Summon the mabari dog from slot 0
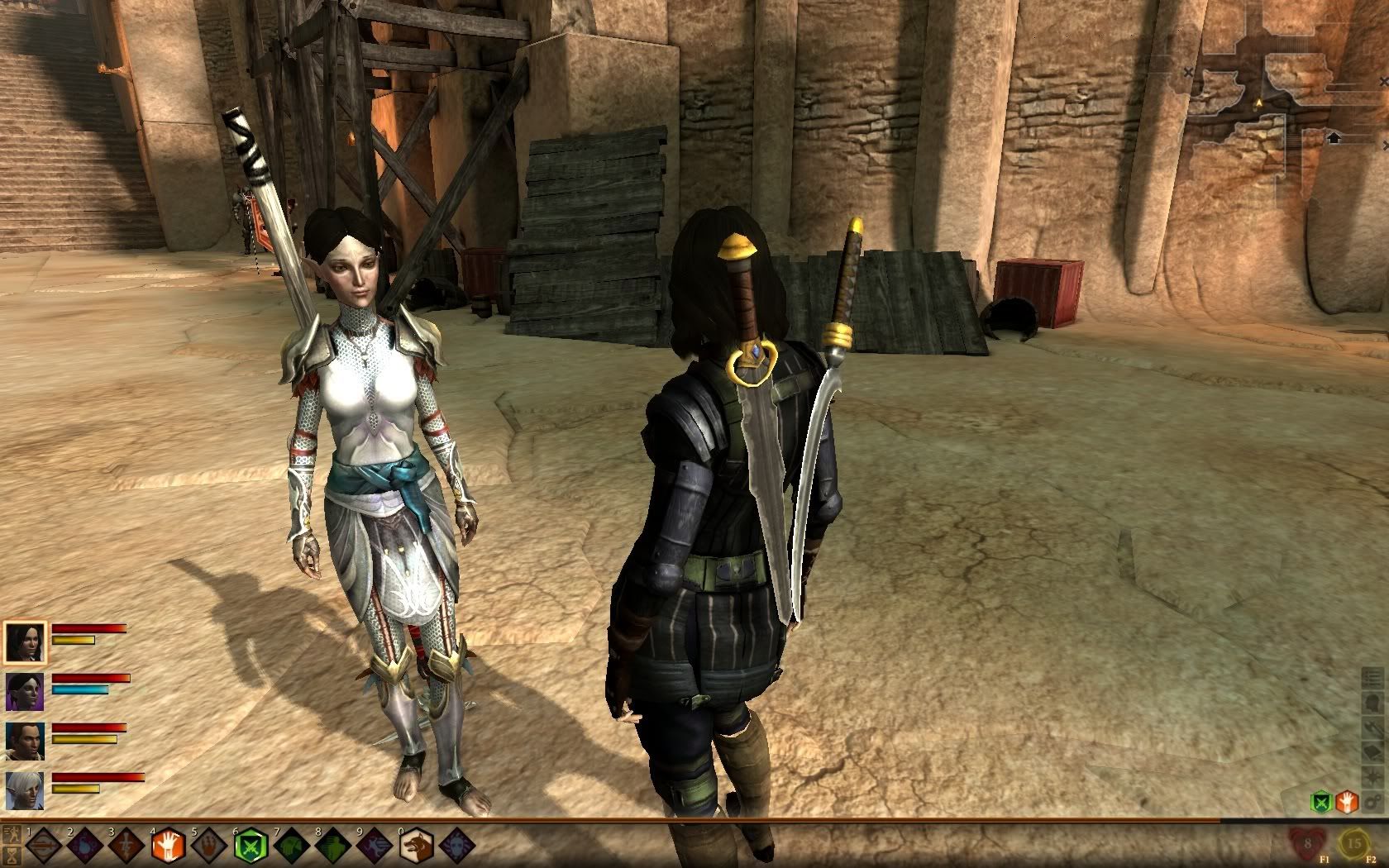This screenshot has height=868, width=1389. click(x=415, y=847)
